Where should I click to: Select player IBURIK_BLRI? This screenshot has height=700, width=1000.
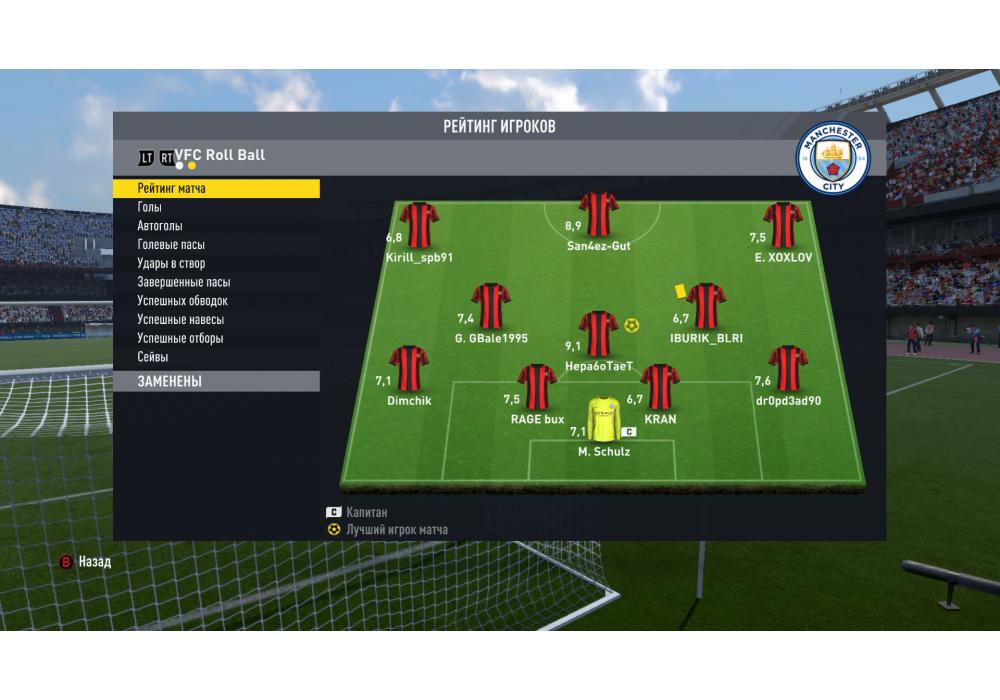pyautogui.click(x=706, y=305)
